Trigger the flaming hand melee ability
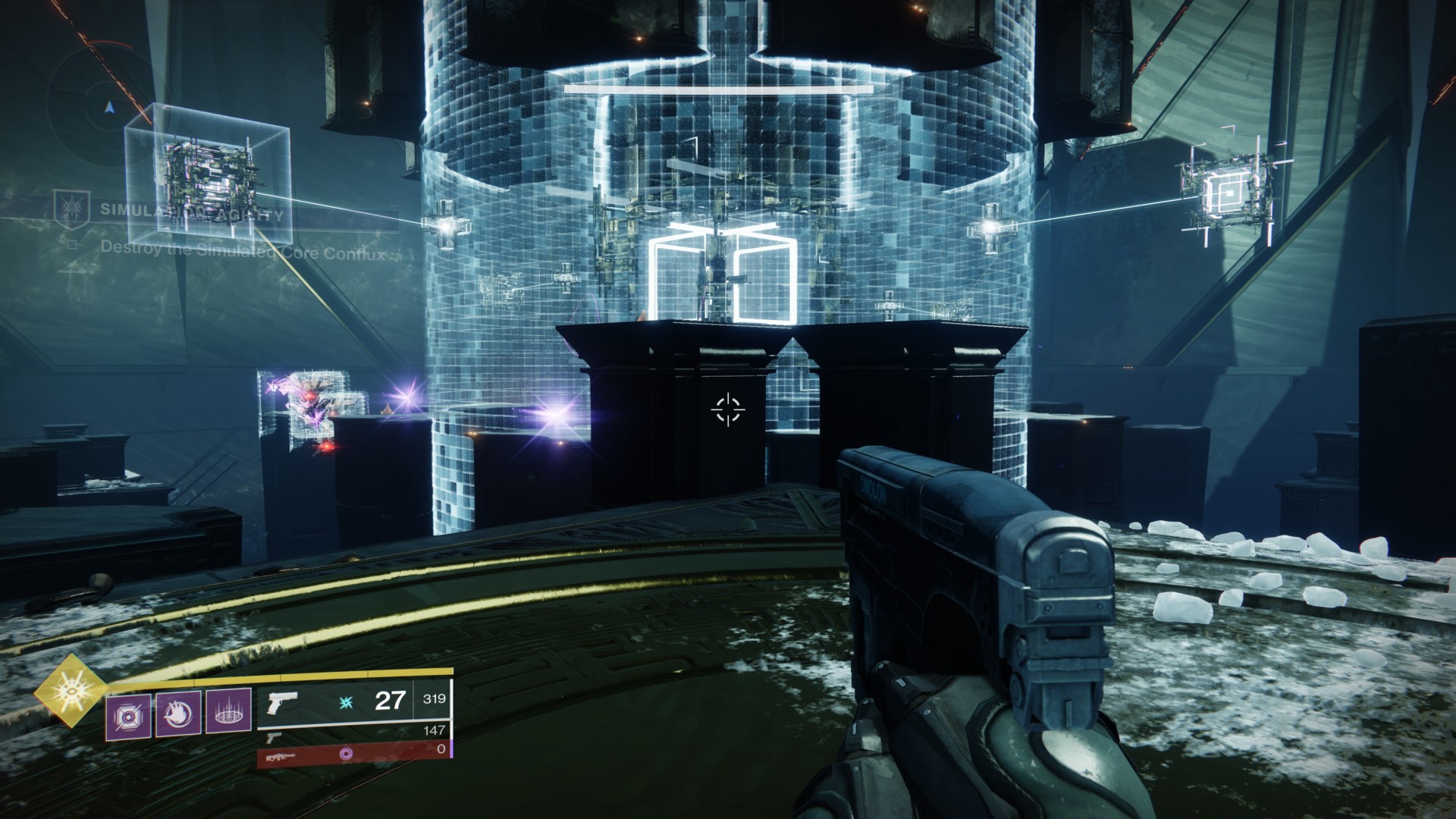This screenshot has width=1456, height=819. coord(178,713)
